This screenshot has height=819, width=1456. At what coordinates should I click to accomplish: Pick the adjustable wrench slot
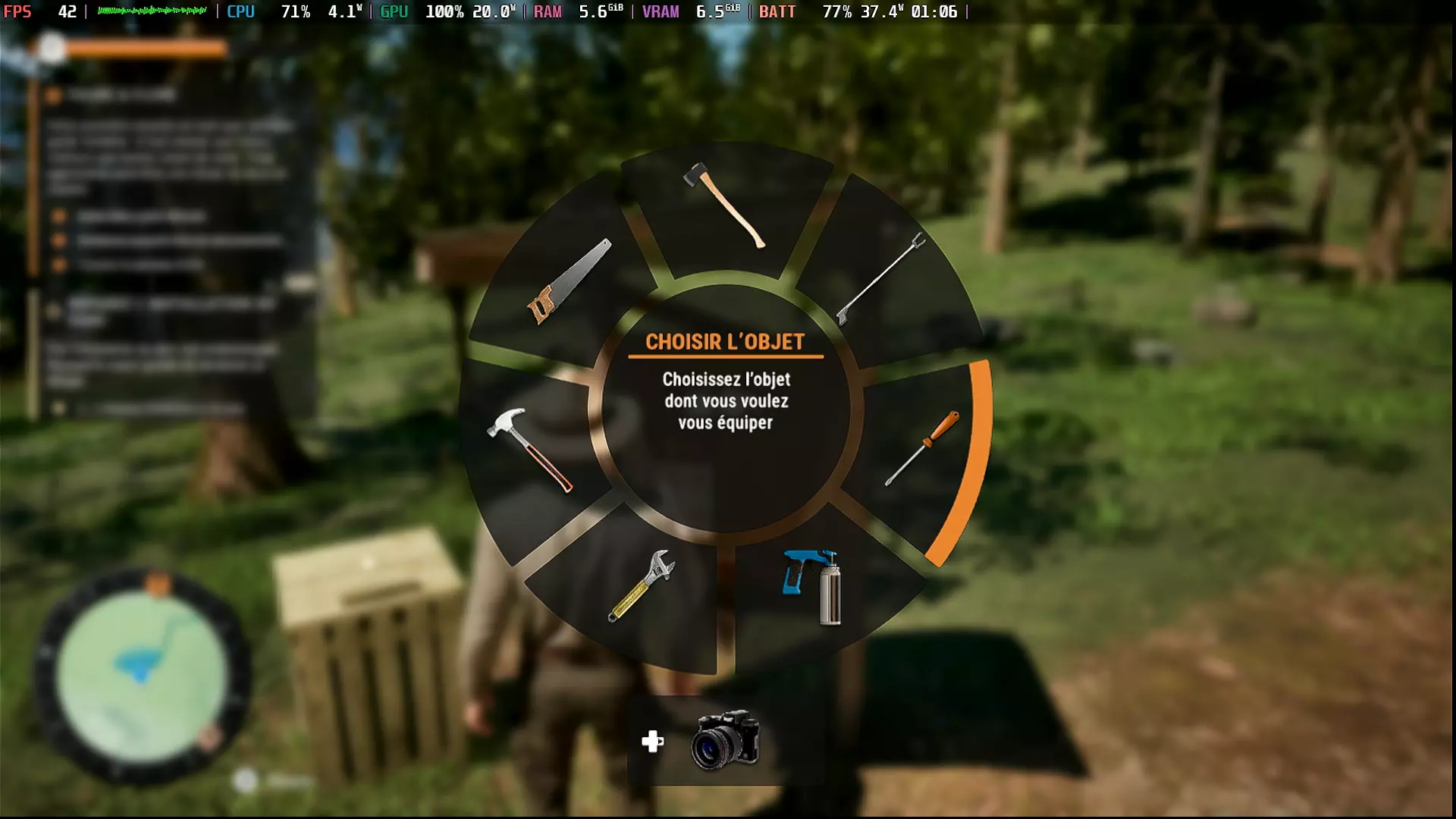[641, 585]
